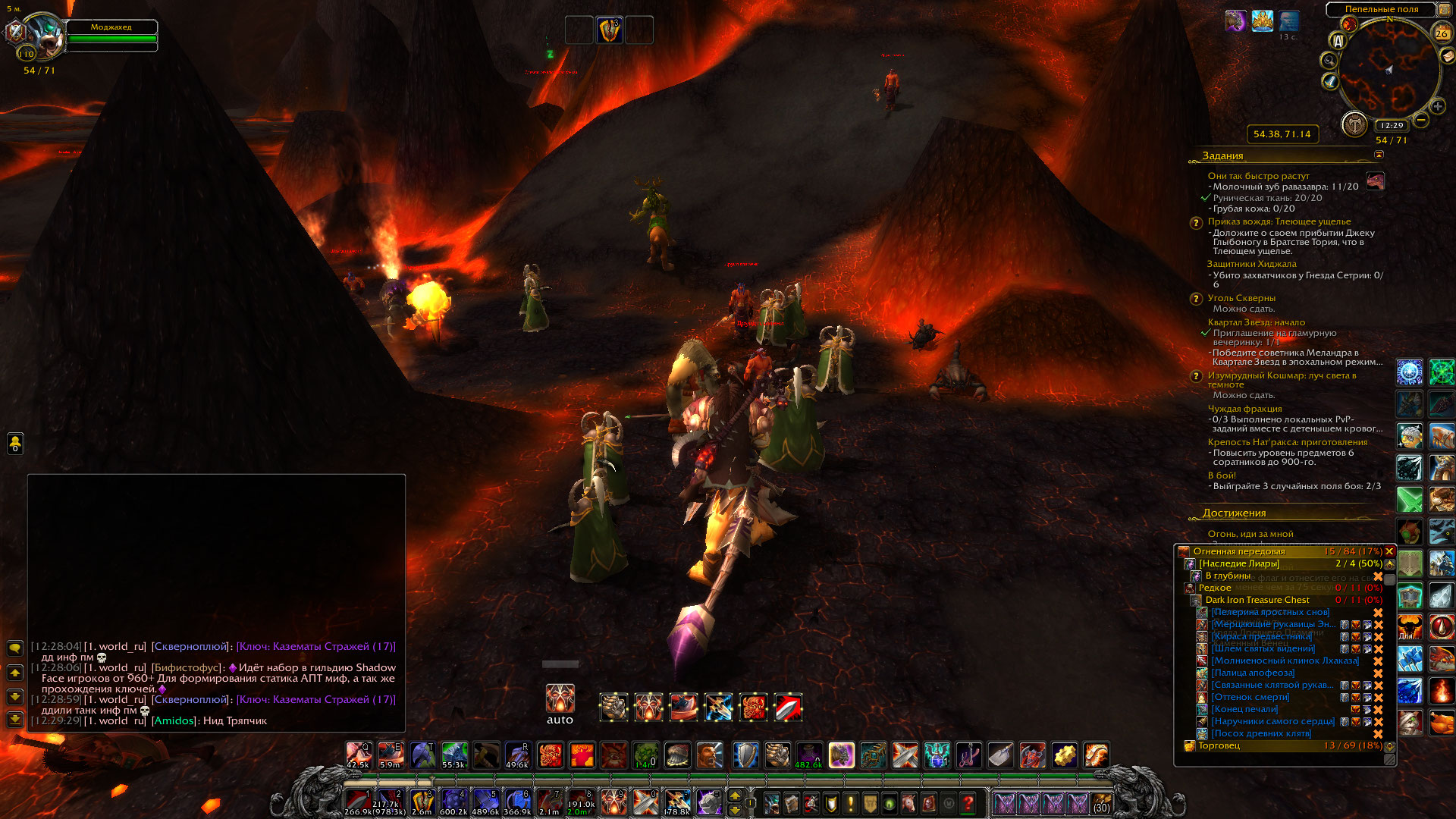Viewport: 1456px width, 819px height.
Task: Collapse the Задания quest tracker
Action: pos(1379,155)
